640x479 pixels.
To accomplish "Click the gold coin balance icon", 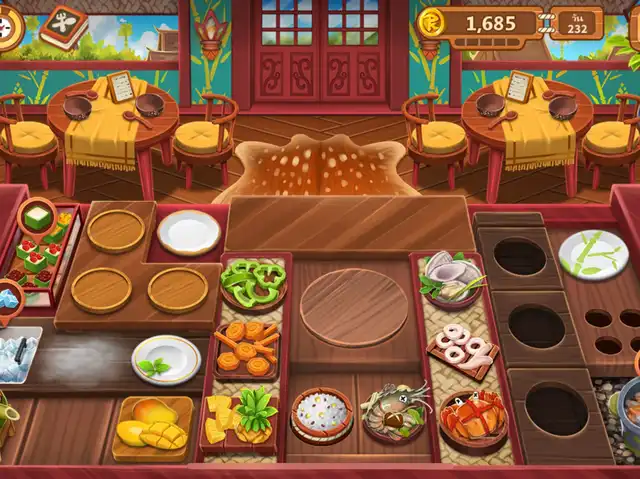I will coord(433,22).
